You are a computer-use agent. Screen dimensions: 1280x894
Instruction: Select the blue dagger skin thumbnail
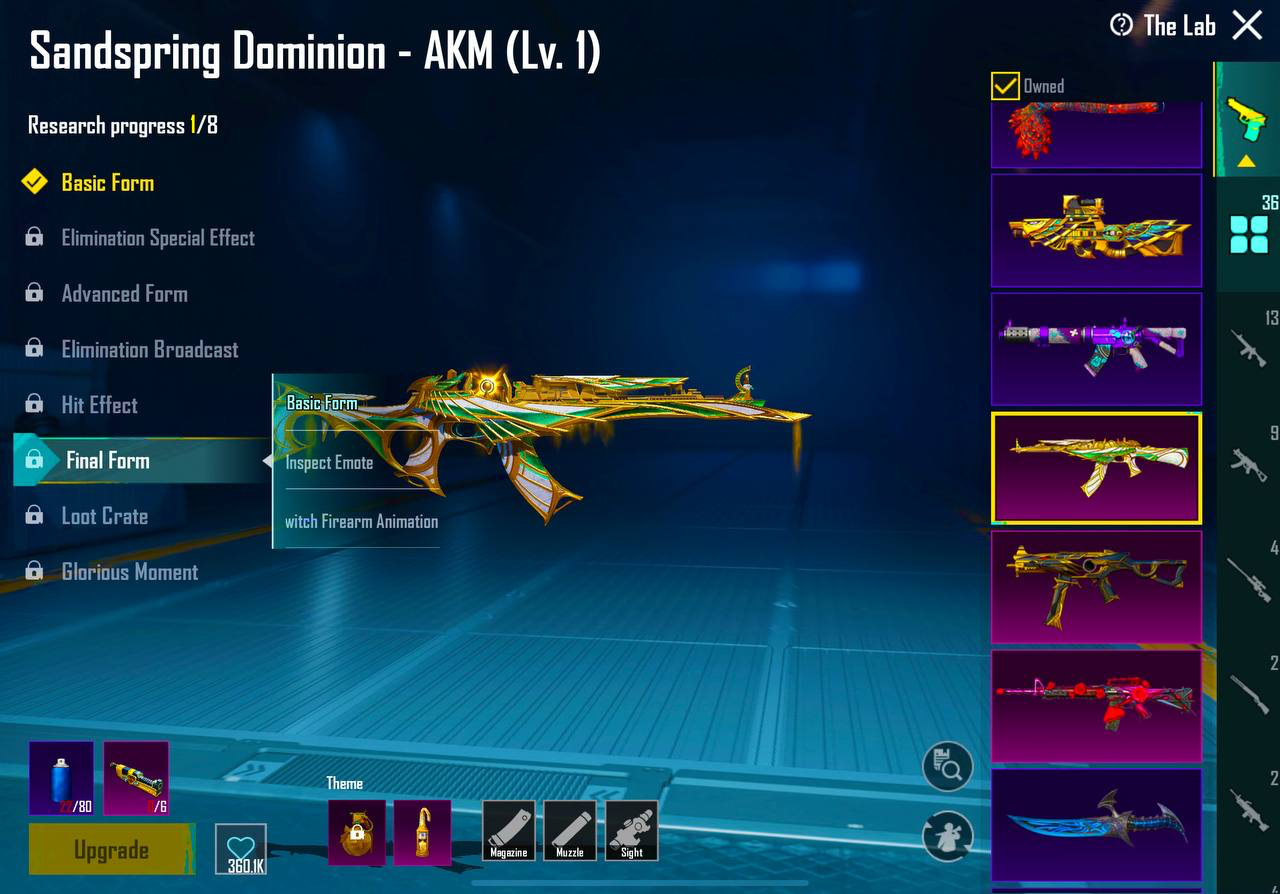coord(1096,822)
